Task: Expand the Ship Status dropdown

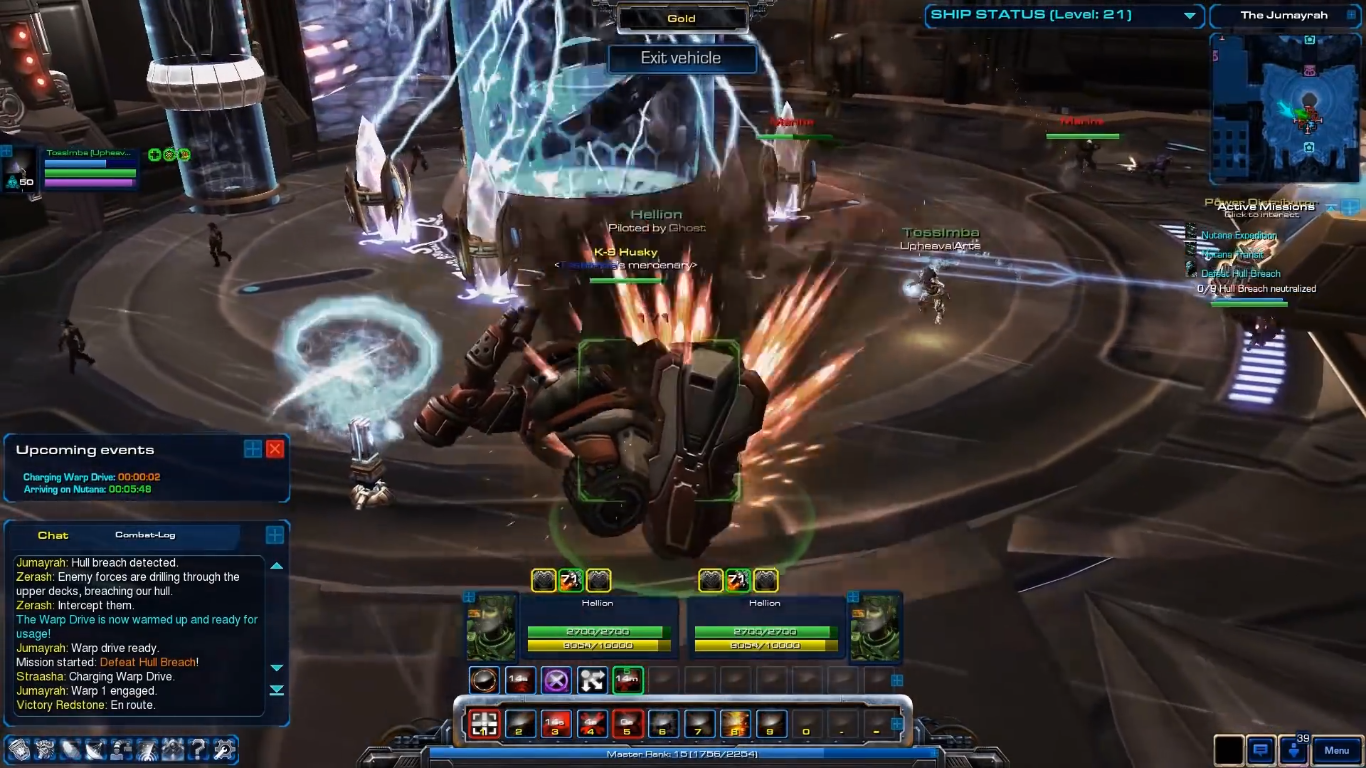Action: [1190, 16]
